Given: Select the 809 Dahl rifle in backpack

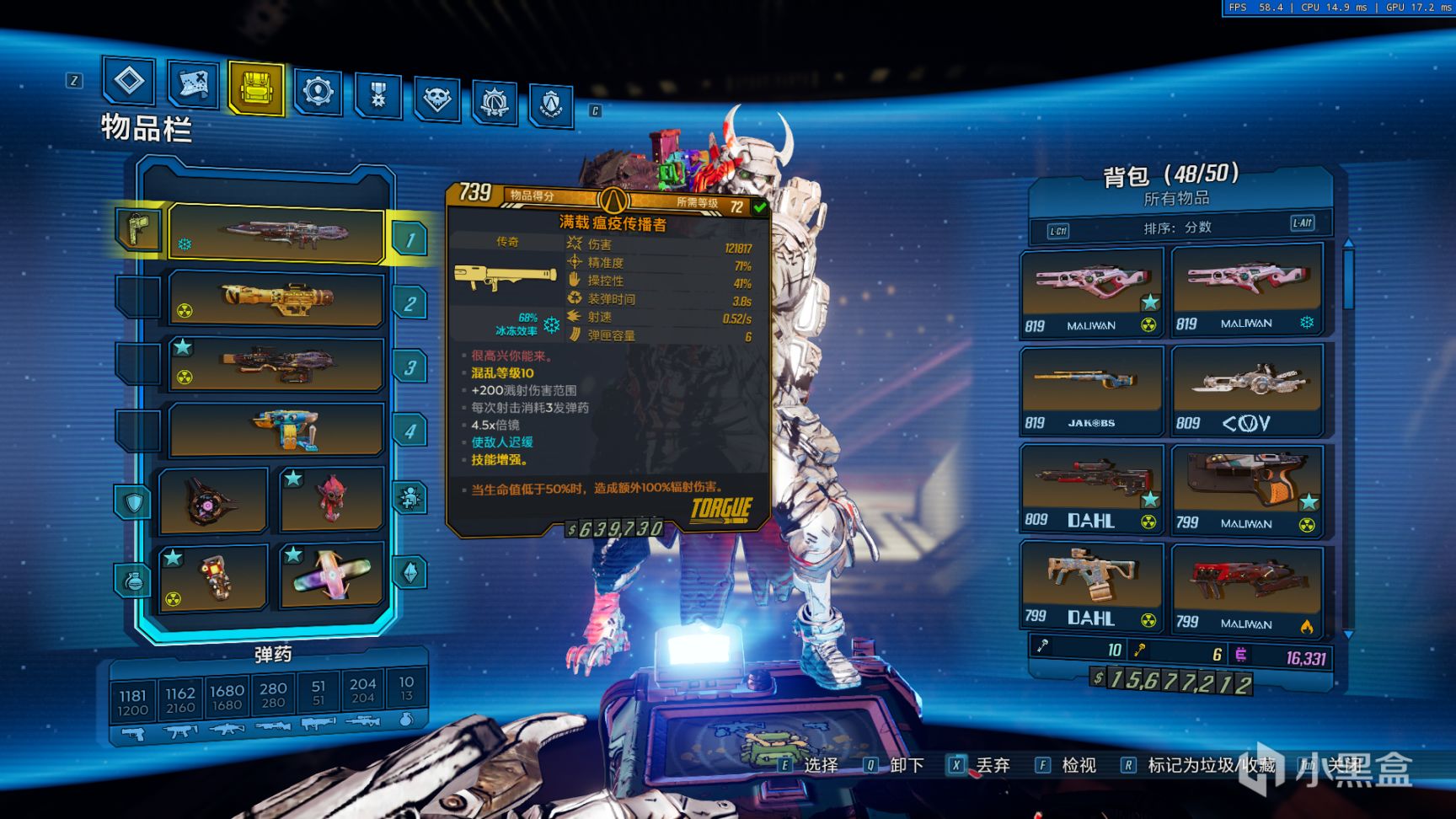Looking at the screenshot, I should 1091,490.
